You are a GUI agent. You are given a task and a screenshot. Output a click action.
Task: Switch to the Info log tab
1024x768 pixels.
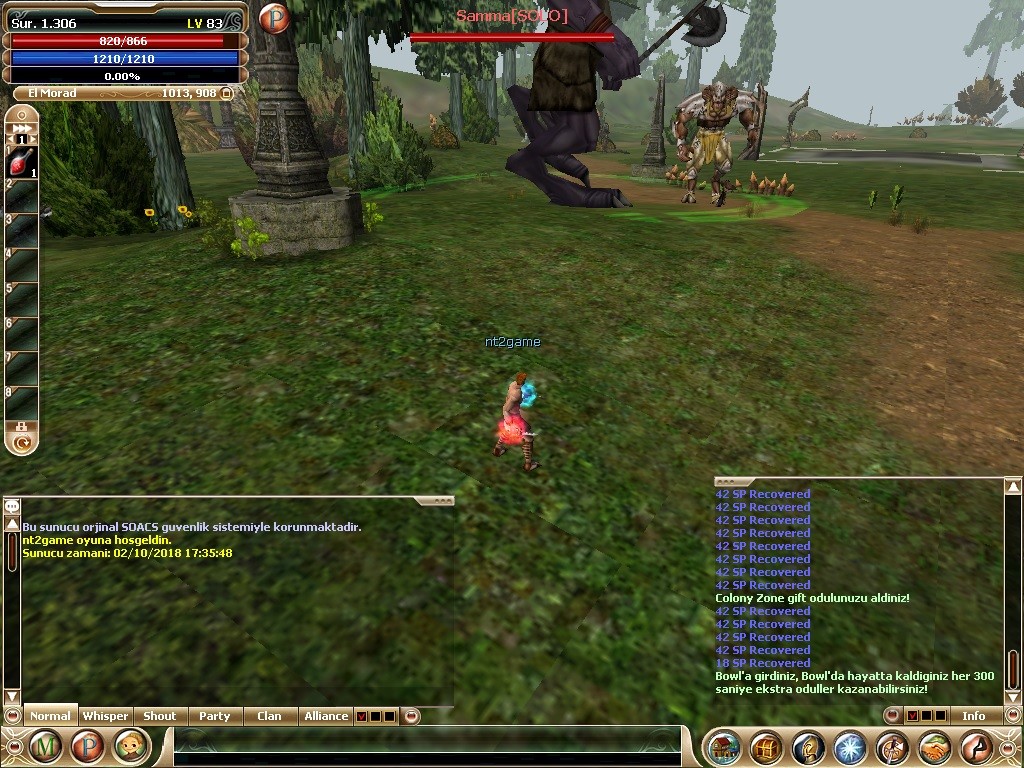973,716
